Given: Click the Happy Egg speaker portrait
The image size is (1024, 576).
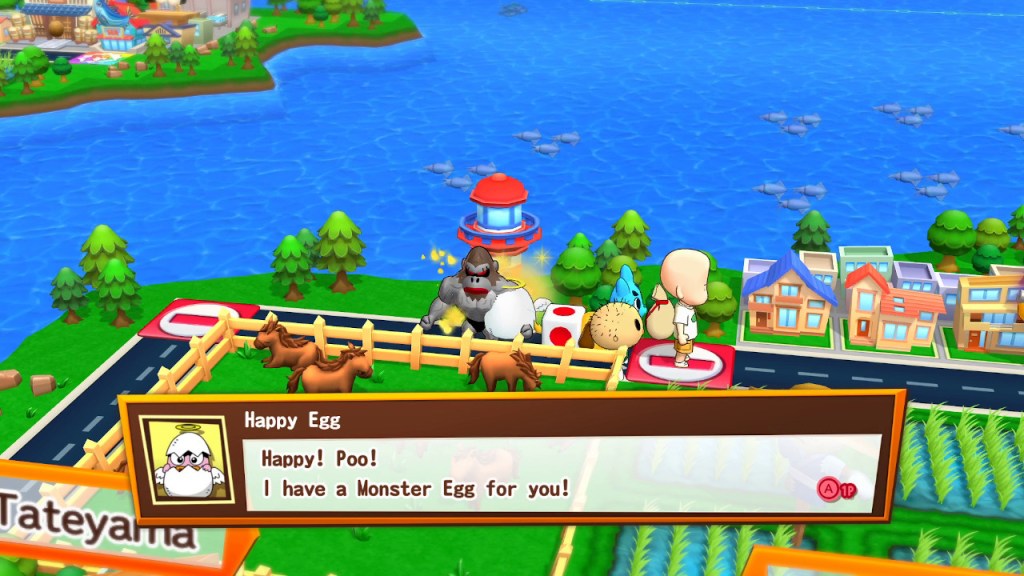Looking at the screenshot, I should tap(185, 461).
